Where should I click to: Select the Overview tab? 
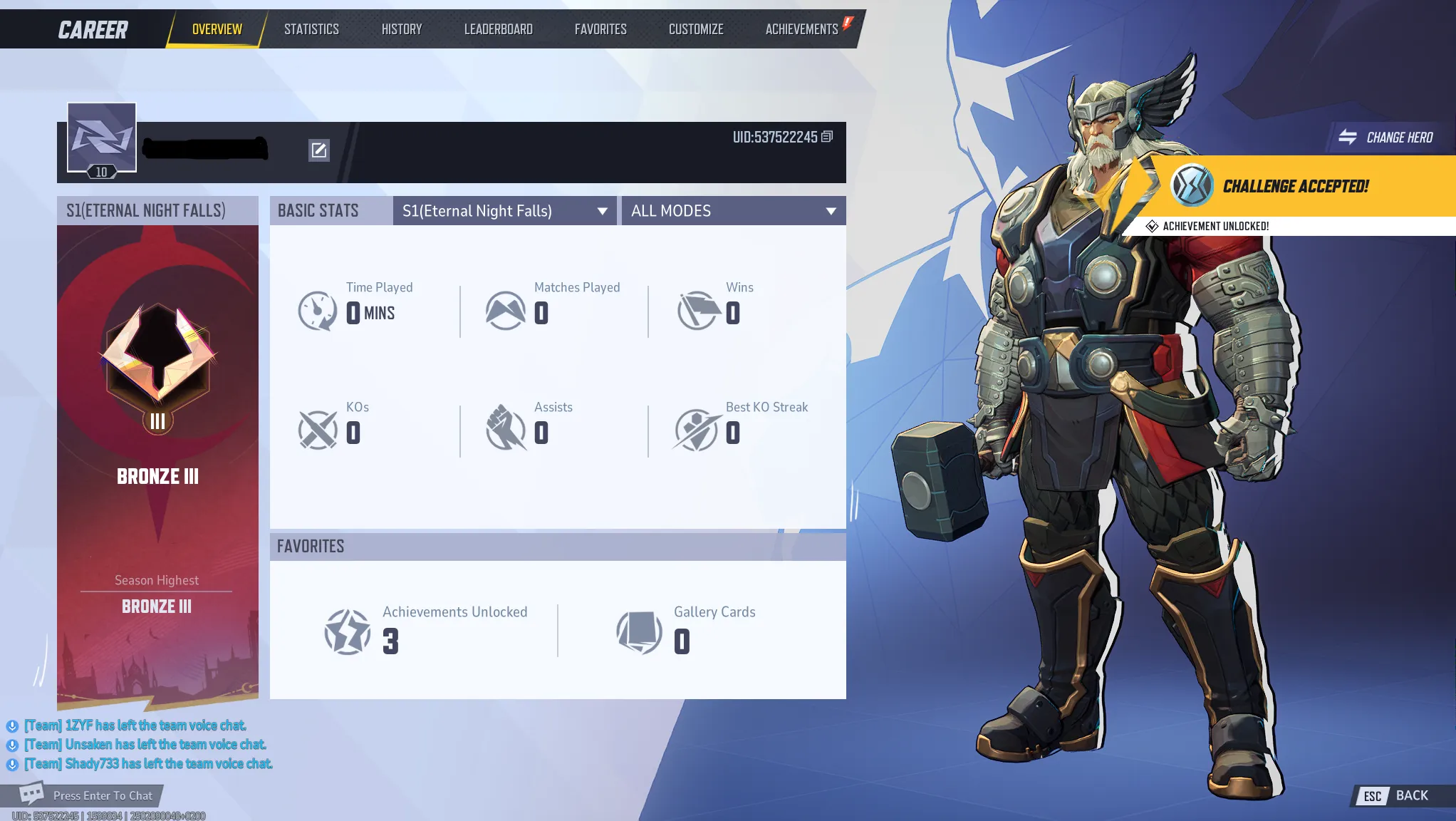217,29
